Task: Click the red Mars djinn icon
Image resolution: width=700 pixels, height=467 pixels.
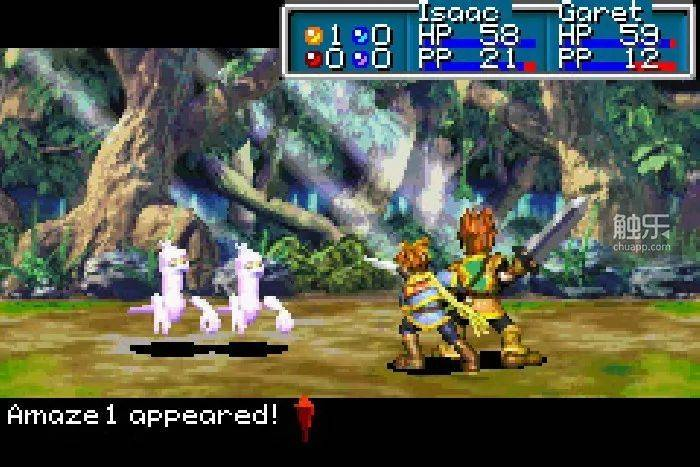Action: 312,58
